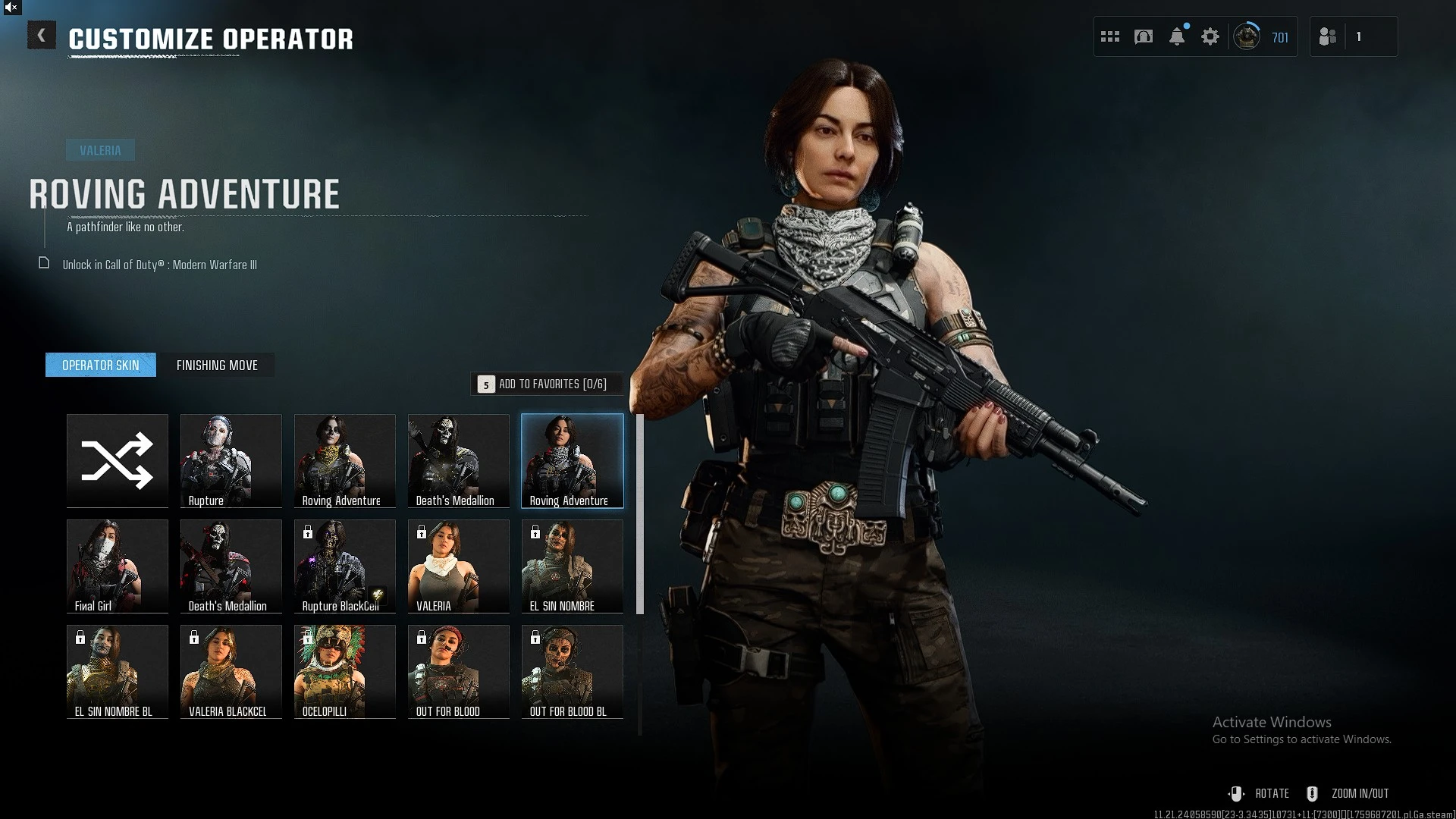Choose the locked VALERIA white scarf skin
Viewport: 1456px width, 819px height.
coord(459,566)
